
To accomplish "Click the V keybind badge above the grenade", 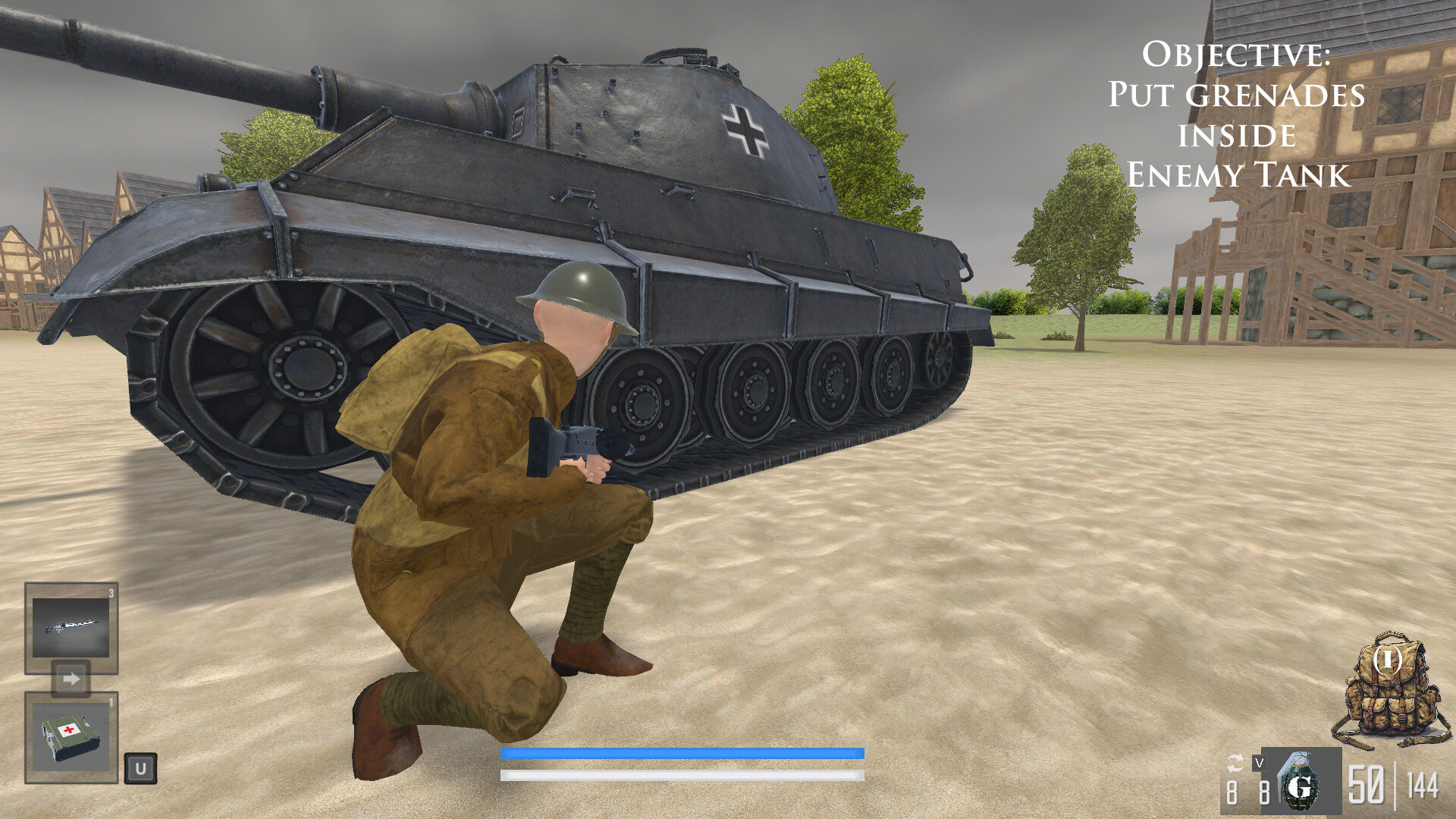I will [x=1259, y=761].
